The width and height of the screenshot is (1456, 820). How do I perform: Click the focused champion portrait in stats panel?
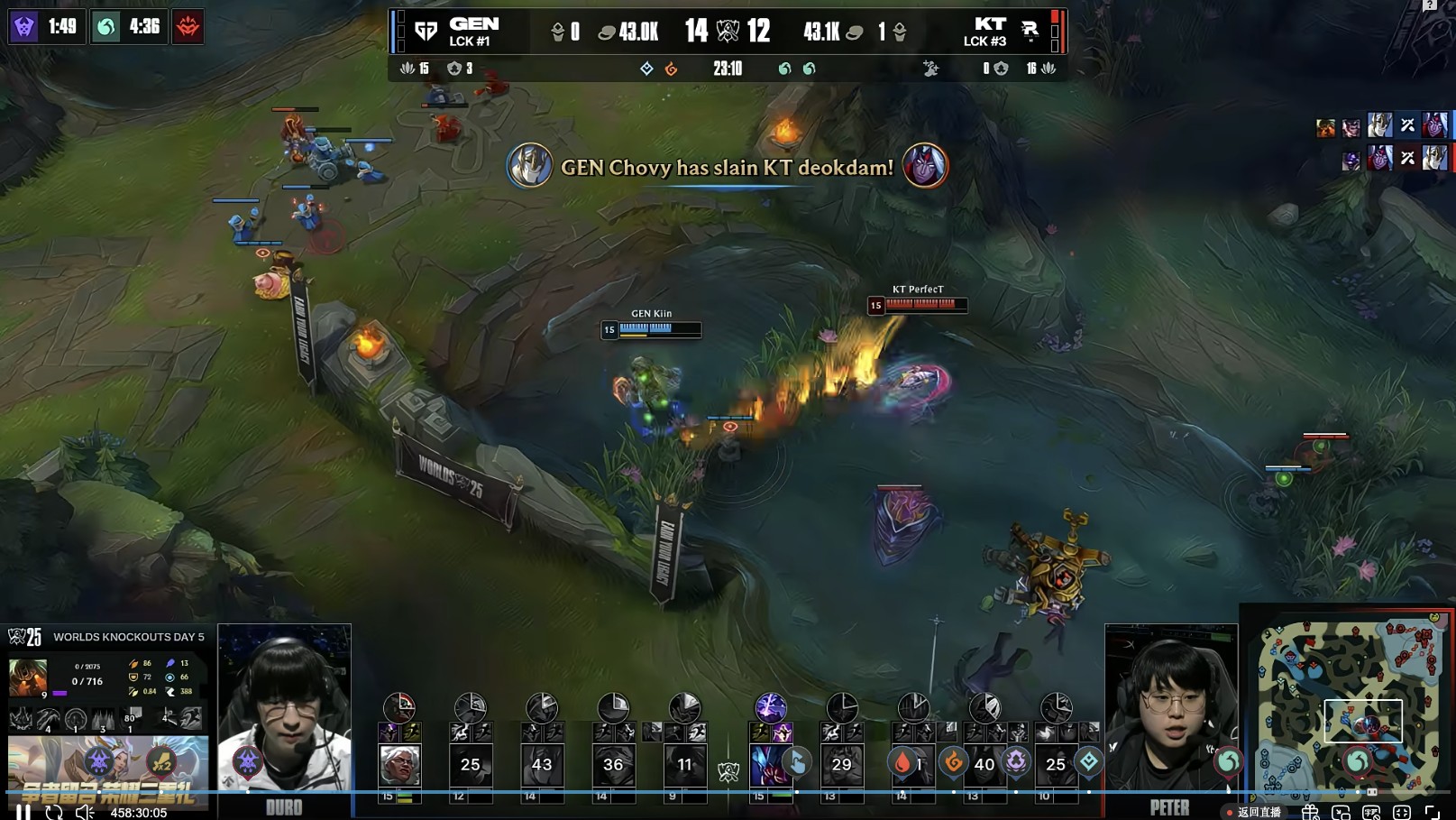tap(28, 677)
